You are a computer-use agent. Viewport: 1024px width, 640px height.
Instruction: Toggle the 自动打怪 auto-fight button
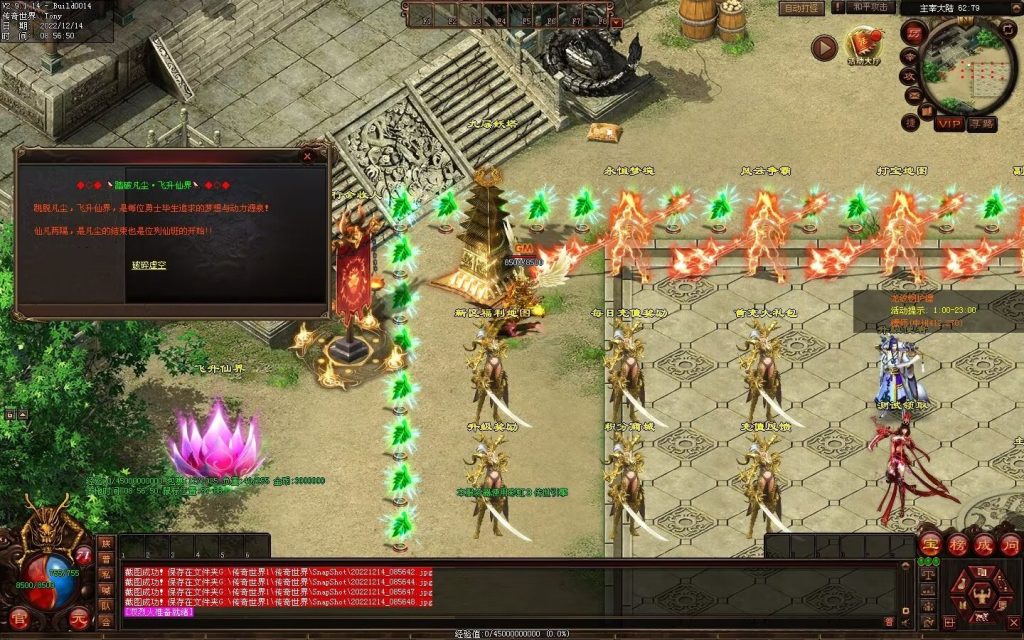(x=802, y=8)
